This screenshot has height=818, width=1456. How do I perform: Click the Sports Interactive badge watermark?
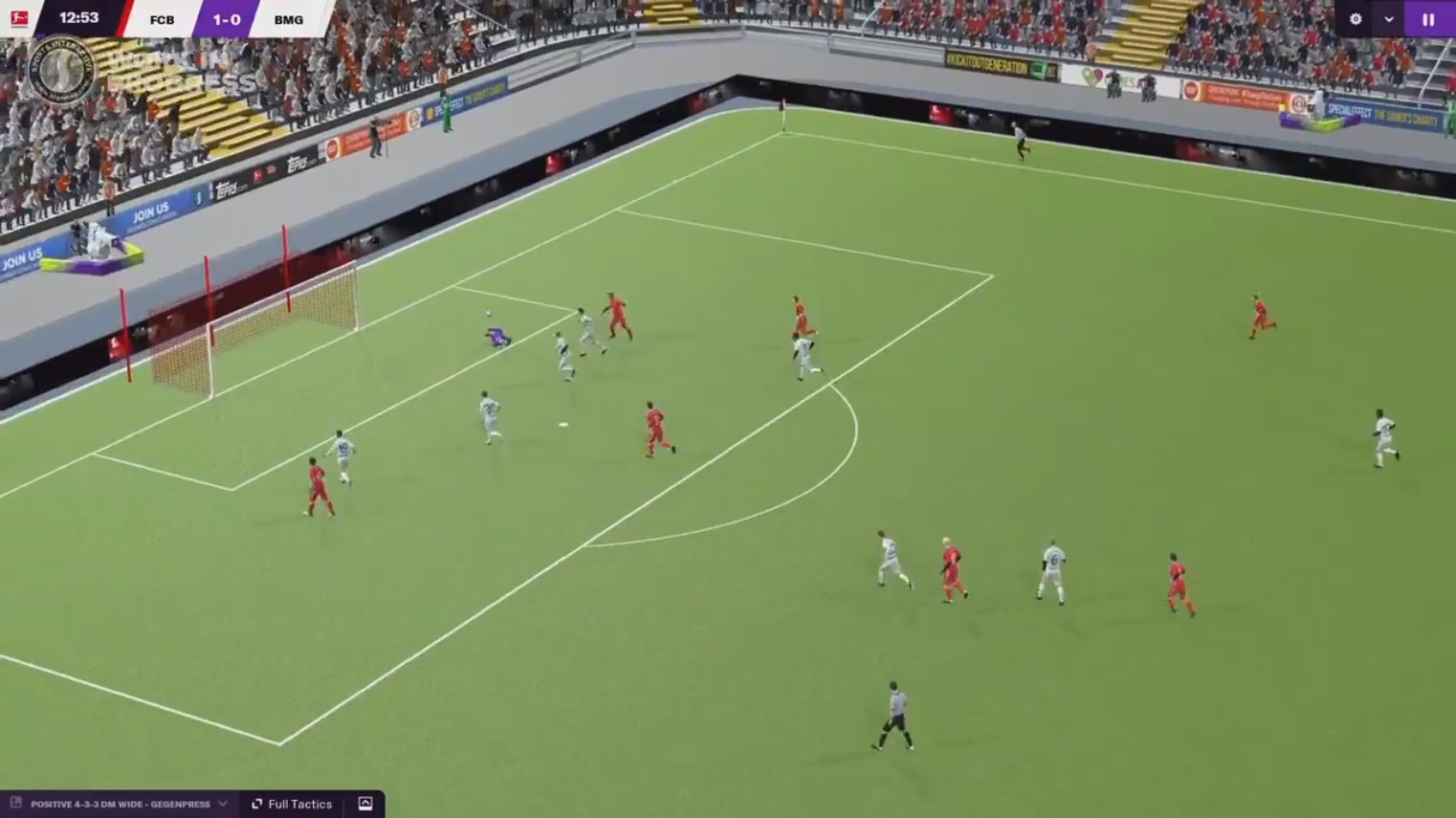tap(63, 69)
